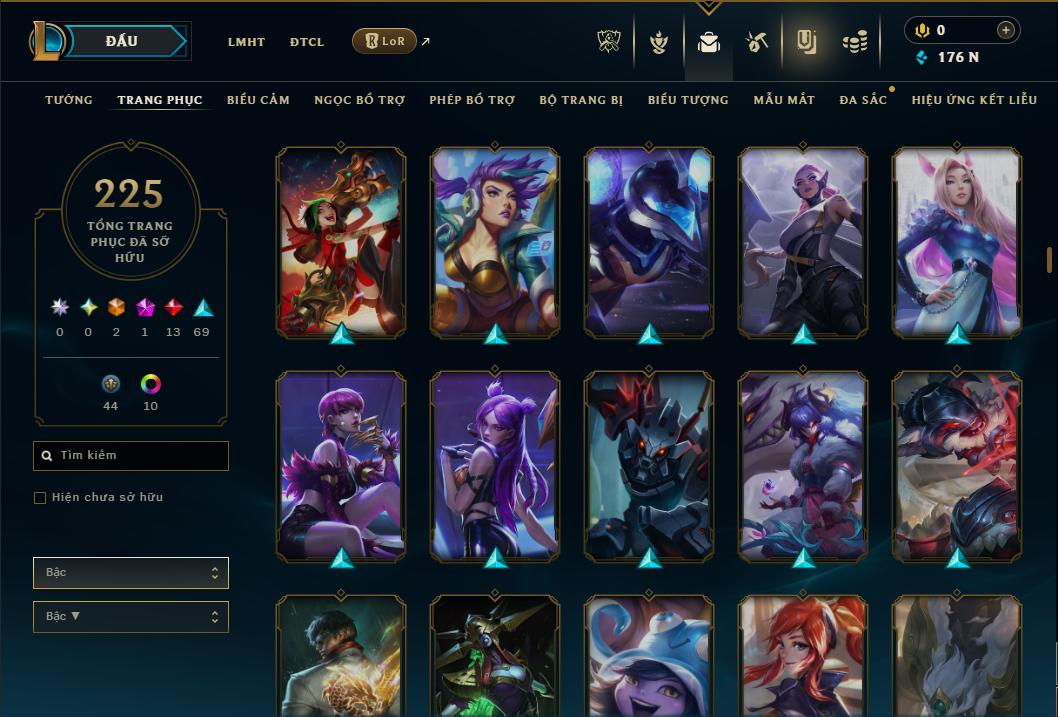Add currency with the plus button
Image resolution: width=1058 pixels, height=717 pixels.
coord(1005,30)
